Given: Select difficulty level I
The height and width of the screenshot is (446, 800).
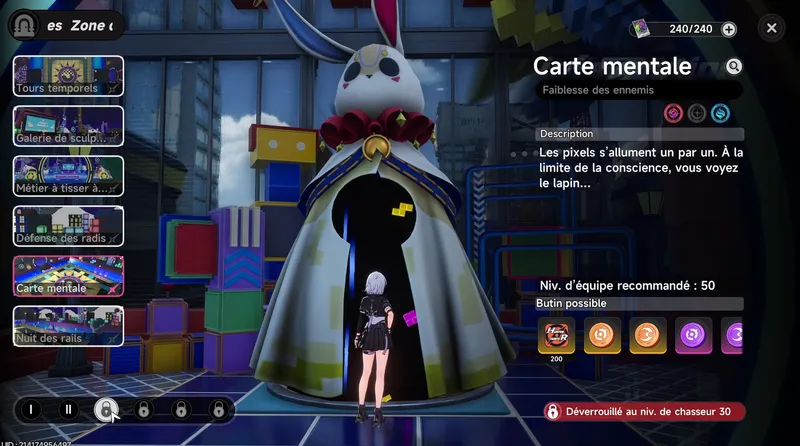Looking at the screenshot, I should pos(31,409).
